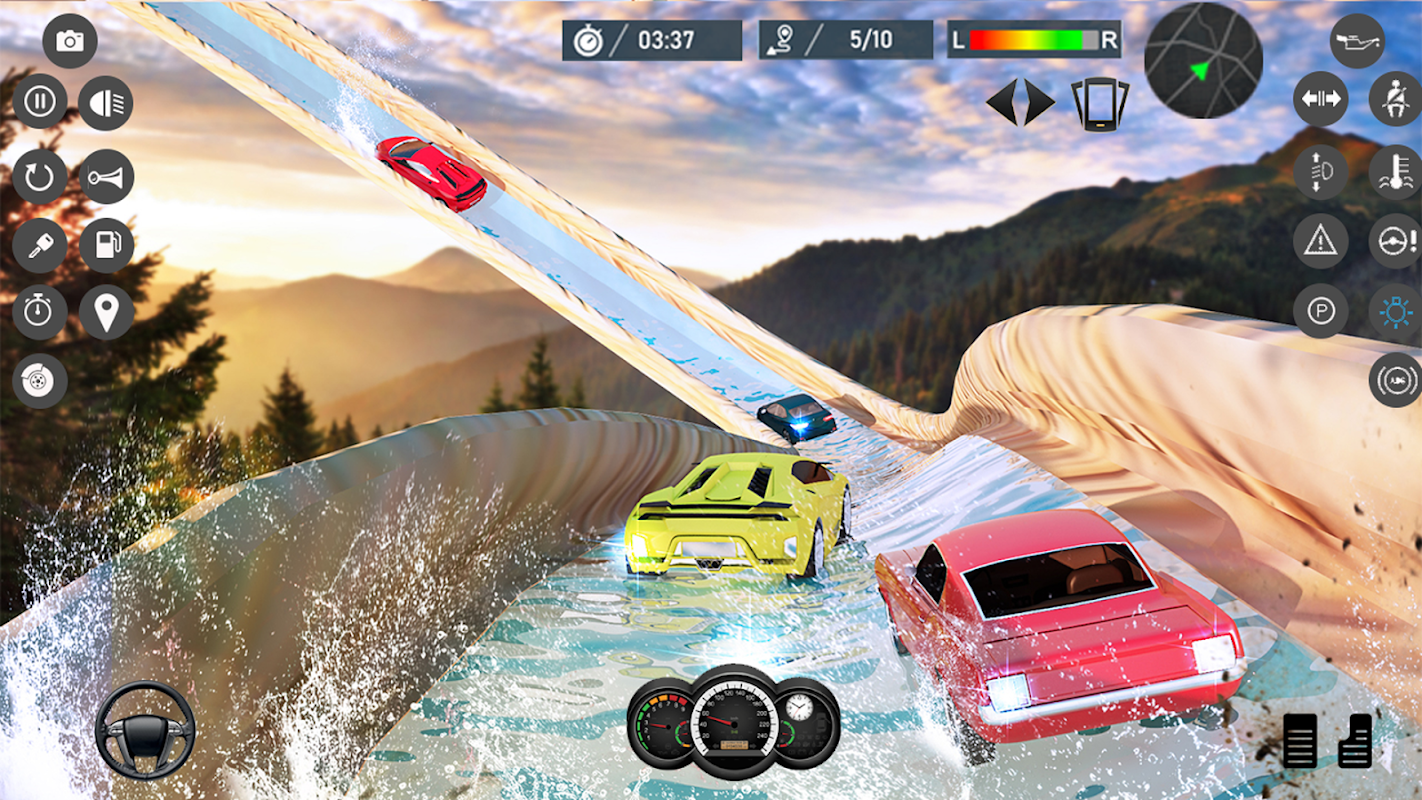This screenshot has width=1422, height=800.
Task: Honk the horn
Action: coord(106,177)
